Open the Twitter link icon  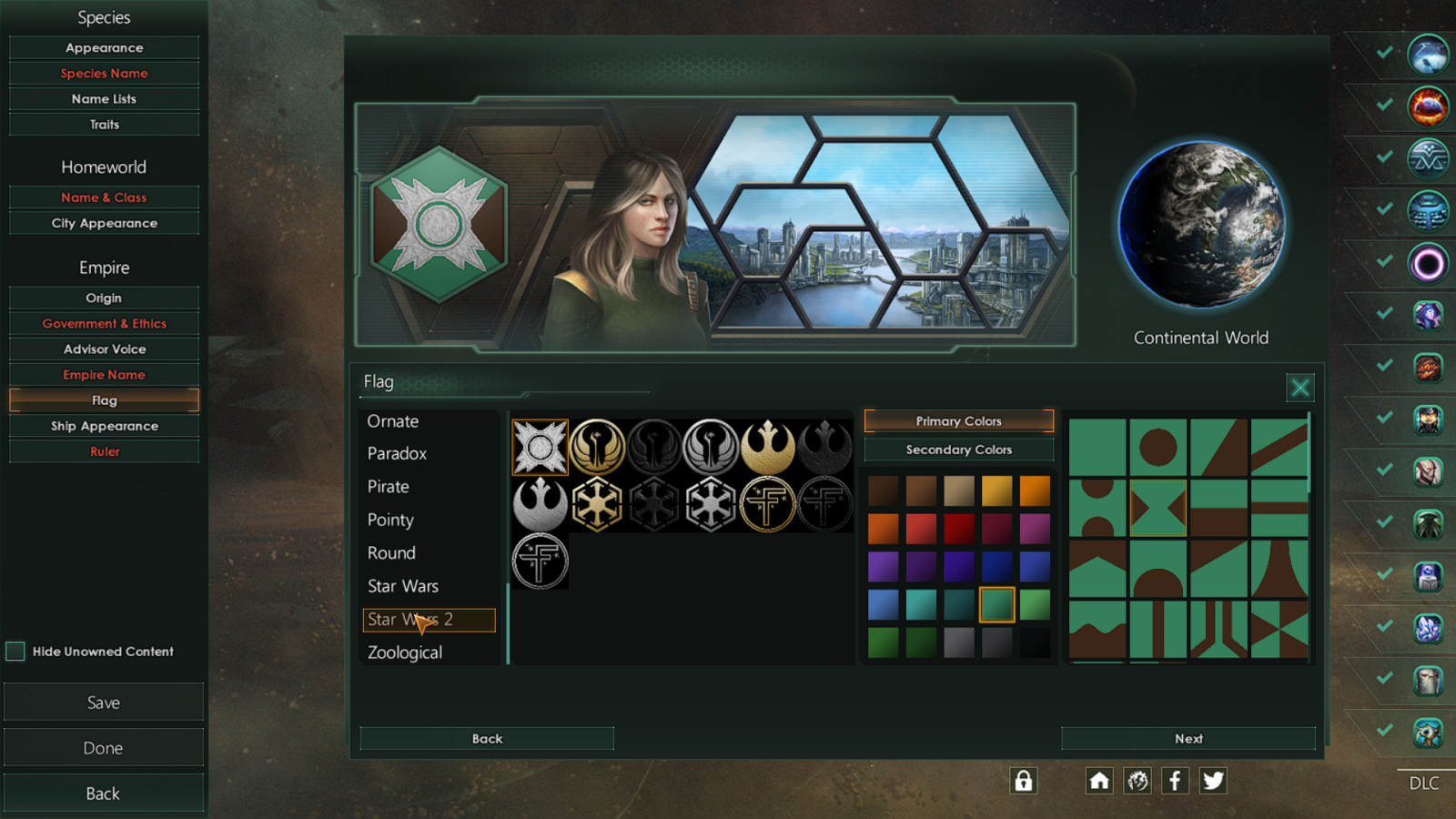point(1213,781)
